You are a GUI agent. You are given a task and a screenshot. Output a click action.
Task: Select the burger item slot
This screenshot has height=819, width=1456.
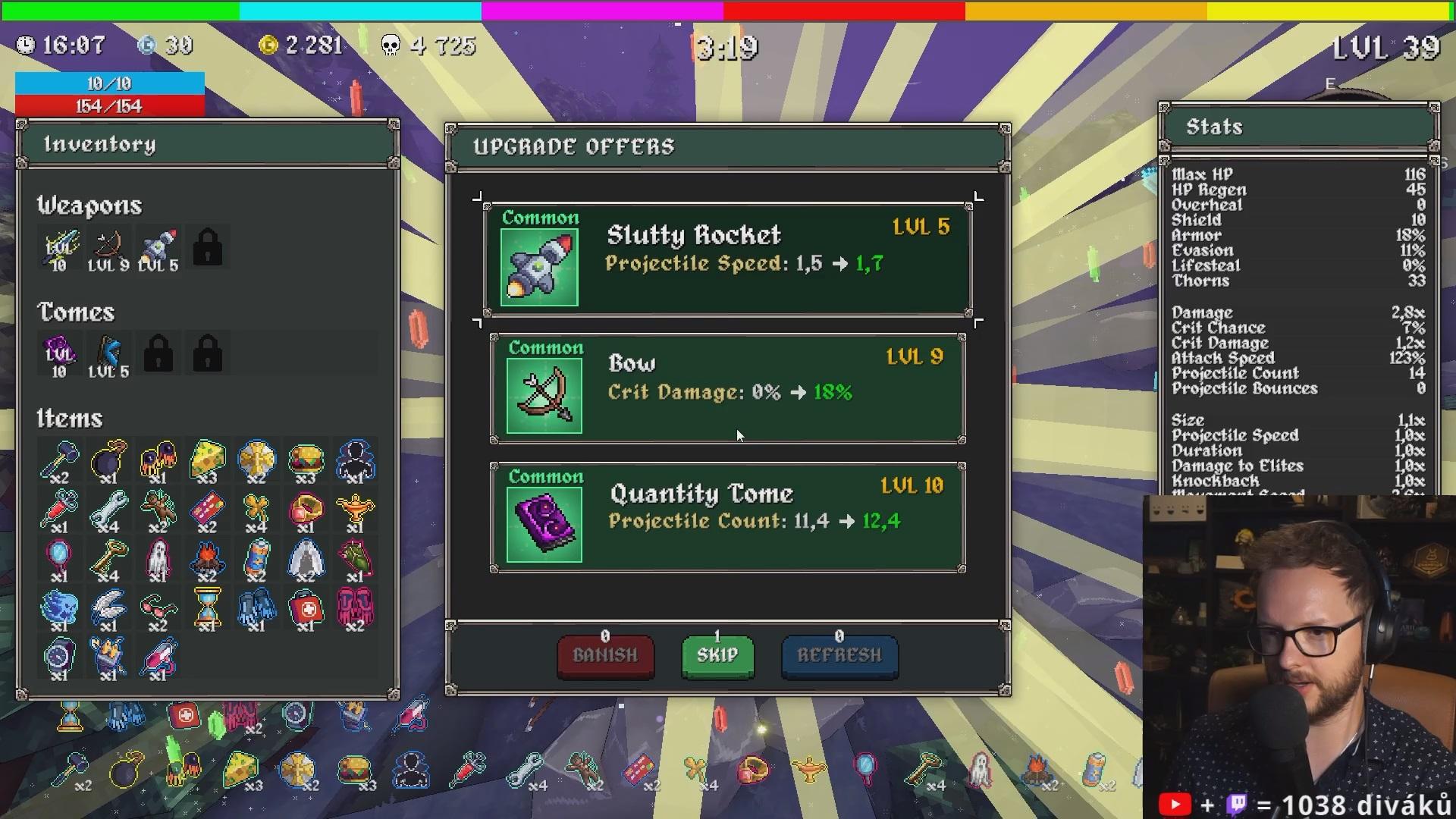coord(306,460)
